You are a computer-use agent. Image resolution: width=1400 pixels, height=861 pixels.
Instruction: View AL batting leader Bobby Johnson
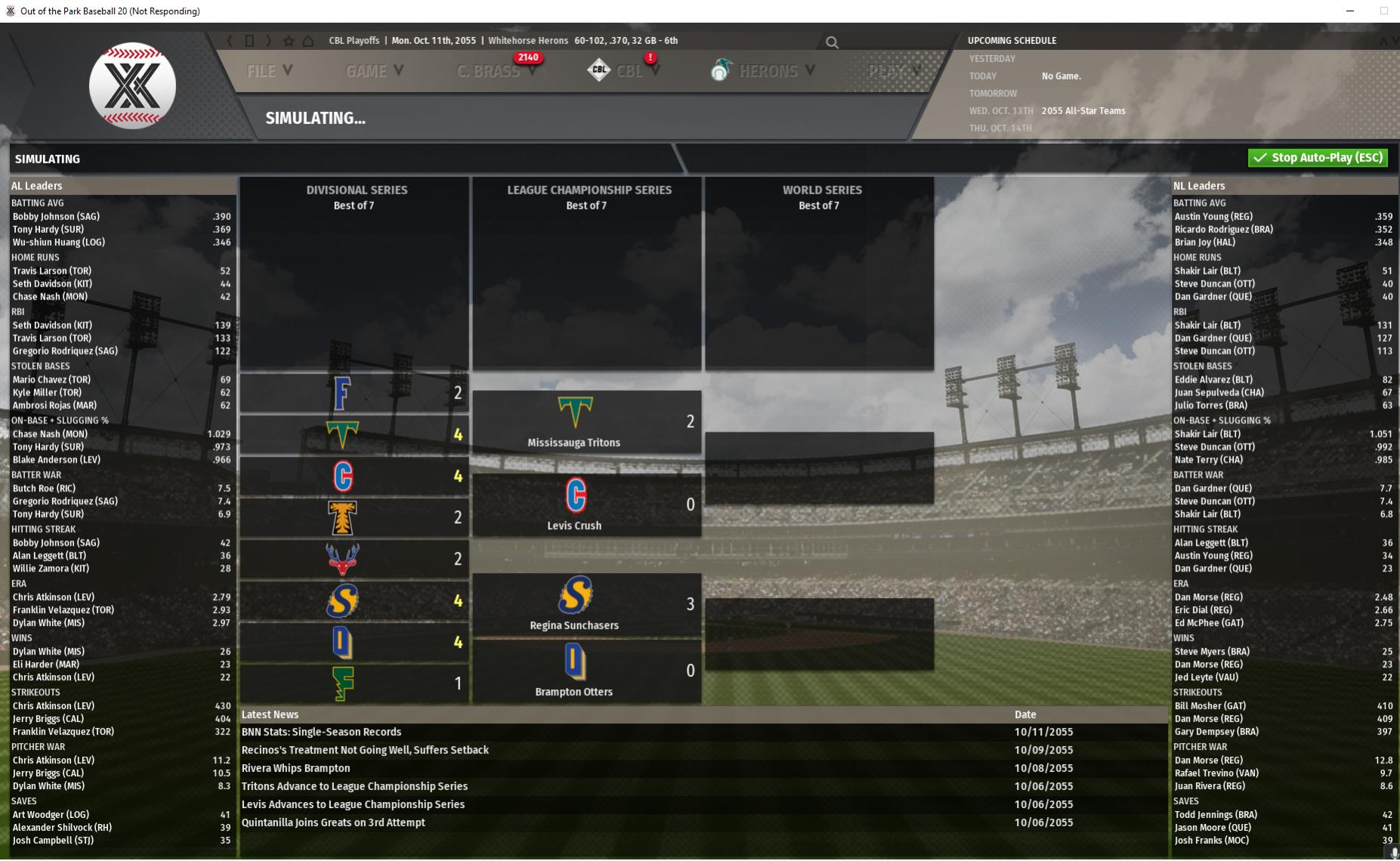55,216
